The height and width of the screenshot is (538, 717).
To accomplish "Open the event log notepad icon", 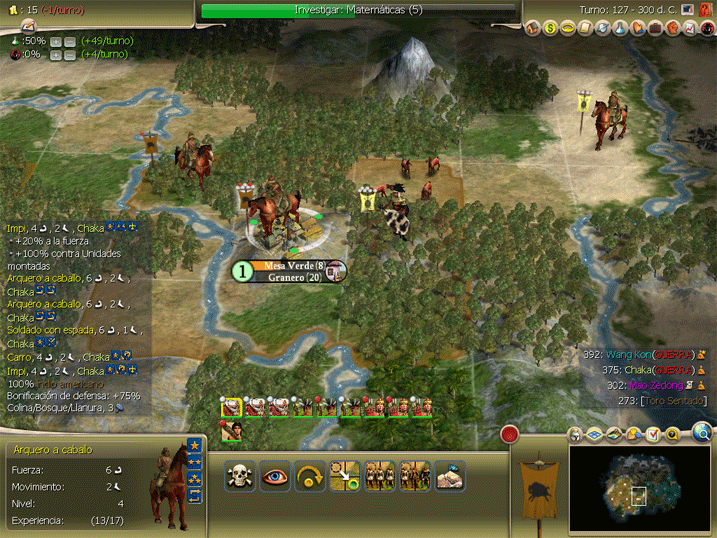I will click(653, 434).
